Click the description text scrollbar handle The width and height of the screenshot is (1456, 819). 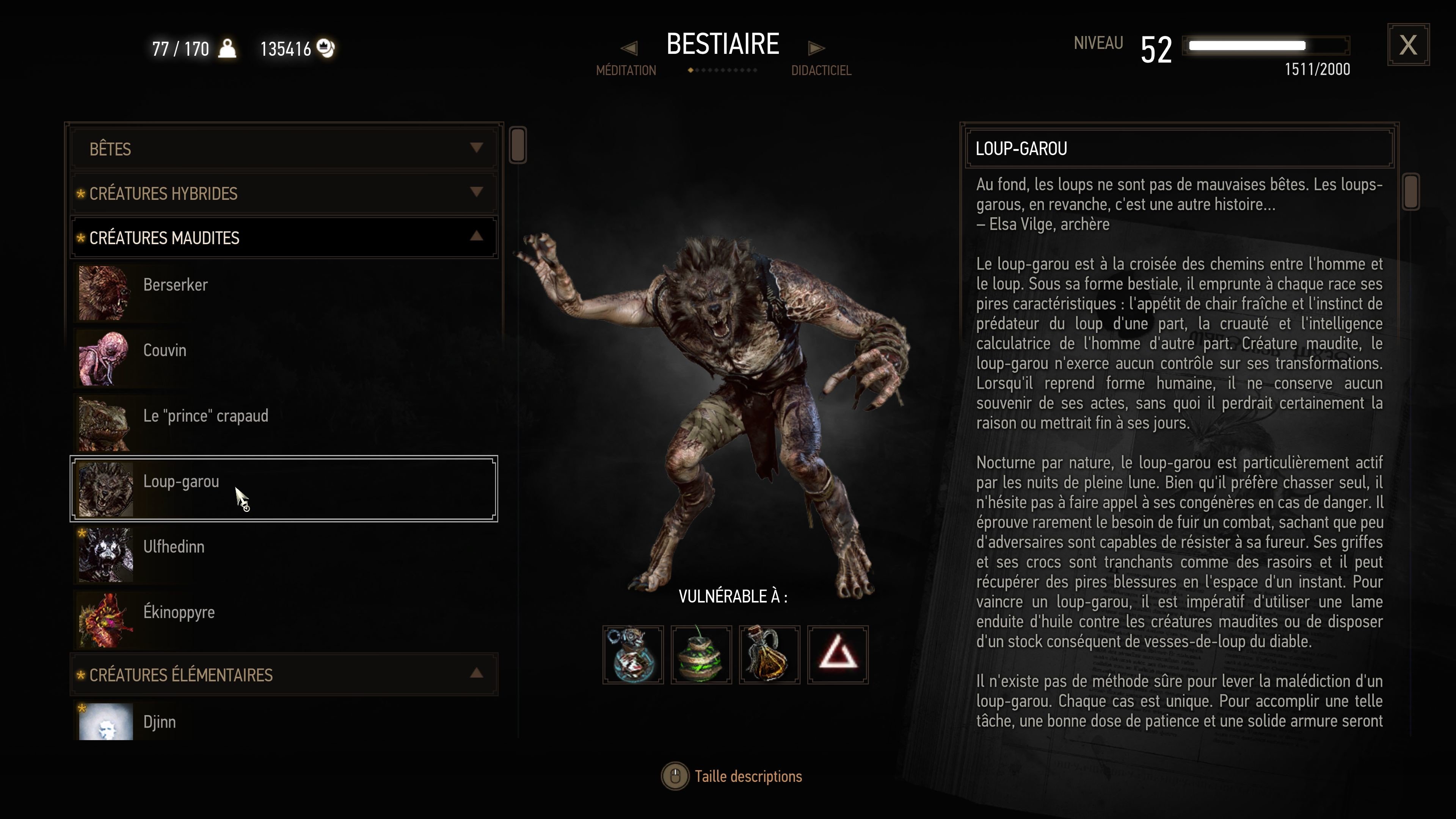click(x=1411, y=192)
